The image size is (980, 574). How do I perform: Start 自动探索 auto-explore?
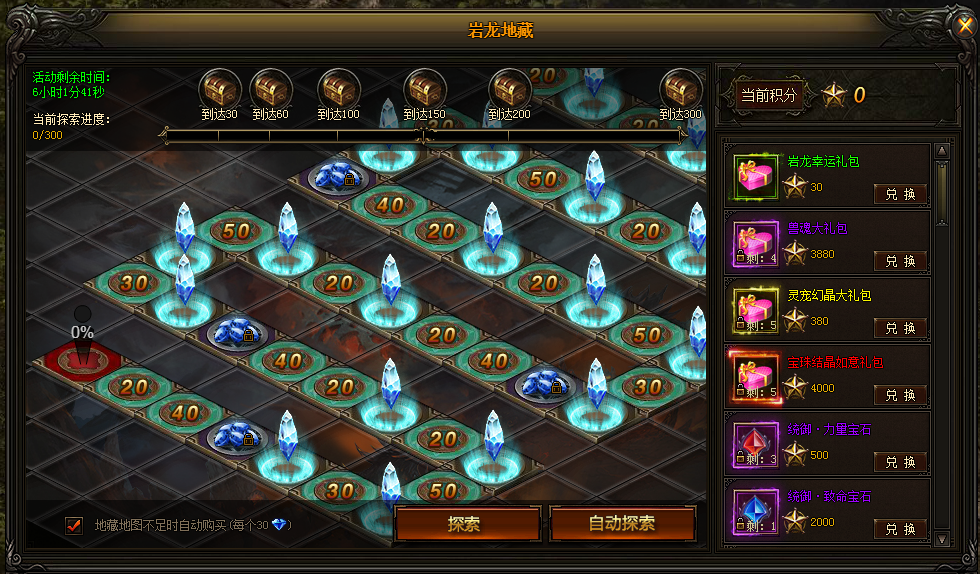tap(622, 524)
